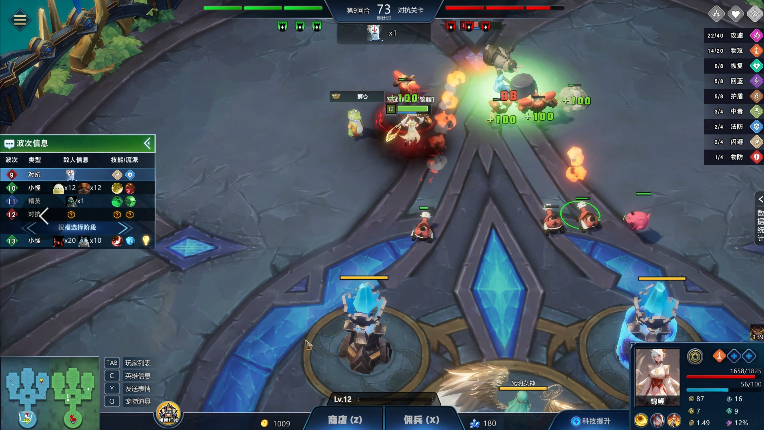Expand the collapsed side panel on the right edge

click(x=759, y=217)
